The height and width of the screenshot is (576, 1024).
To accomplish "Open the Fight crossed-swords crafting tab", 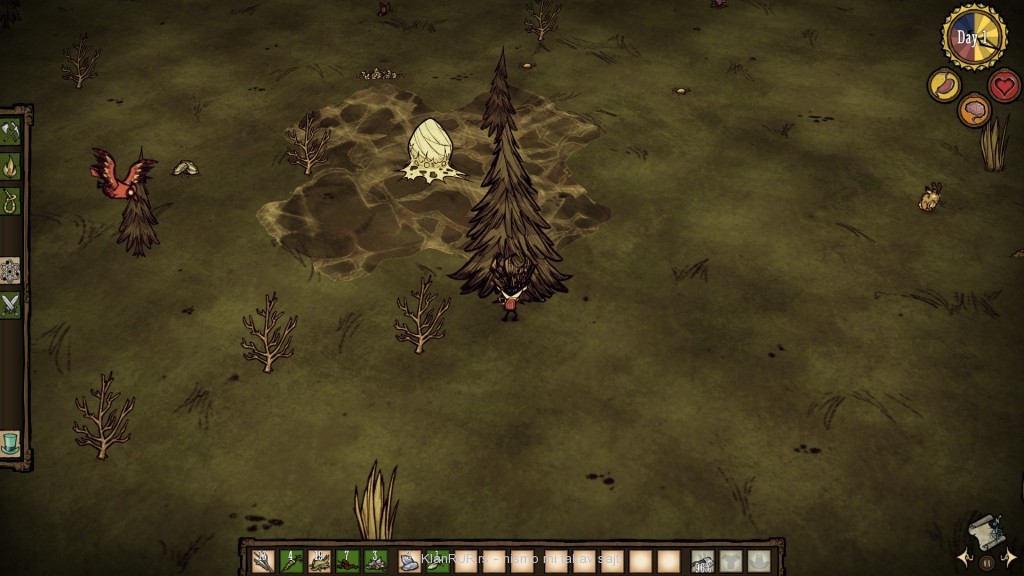I will tap(11, 304).
